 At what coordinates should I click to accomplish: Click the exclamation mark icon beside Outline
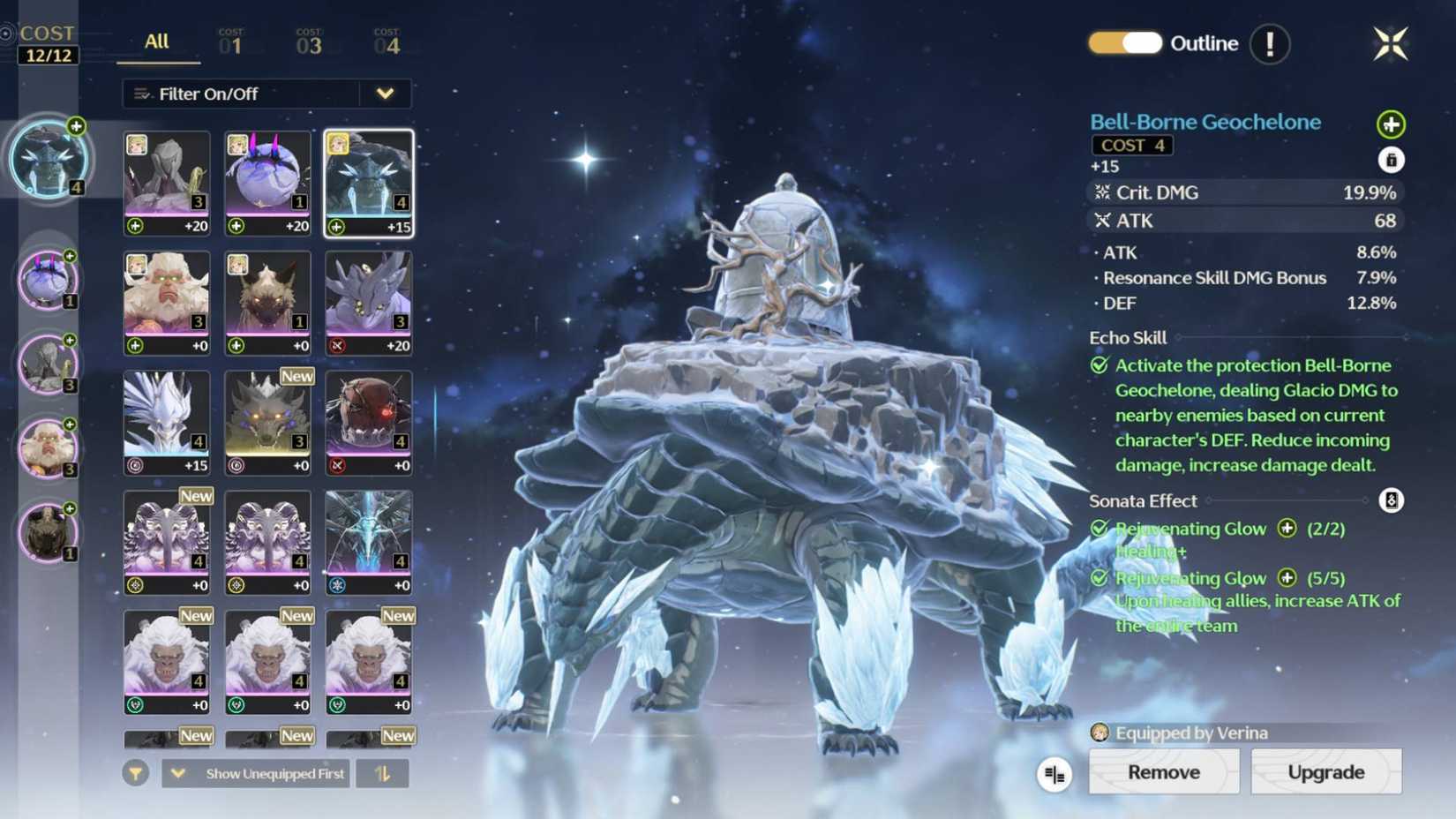coord(1271,42)
